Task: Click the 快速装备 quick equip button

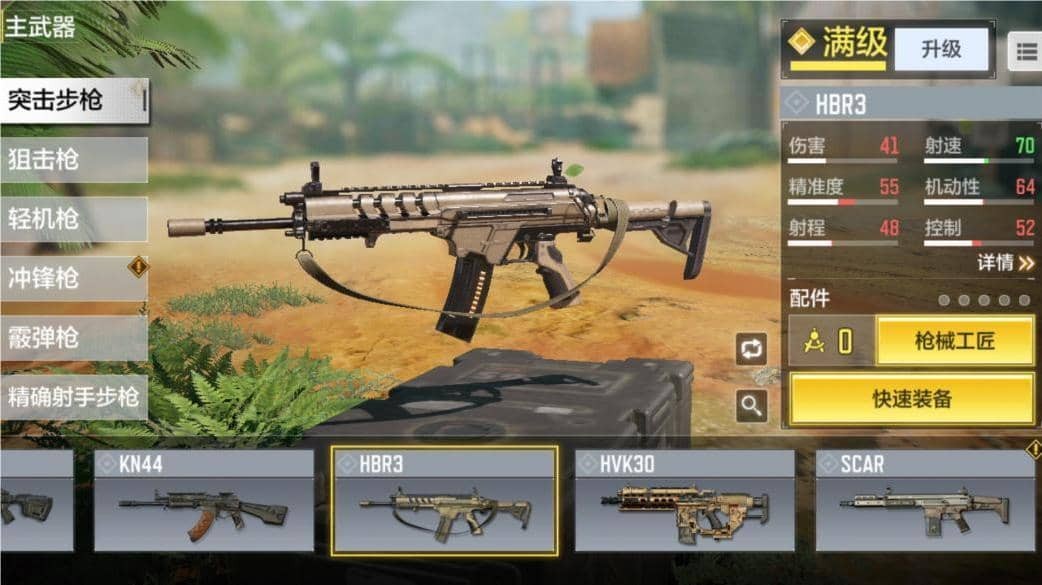Action: coord(912,399)
